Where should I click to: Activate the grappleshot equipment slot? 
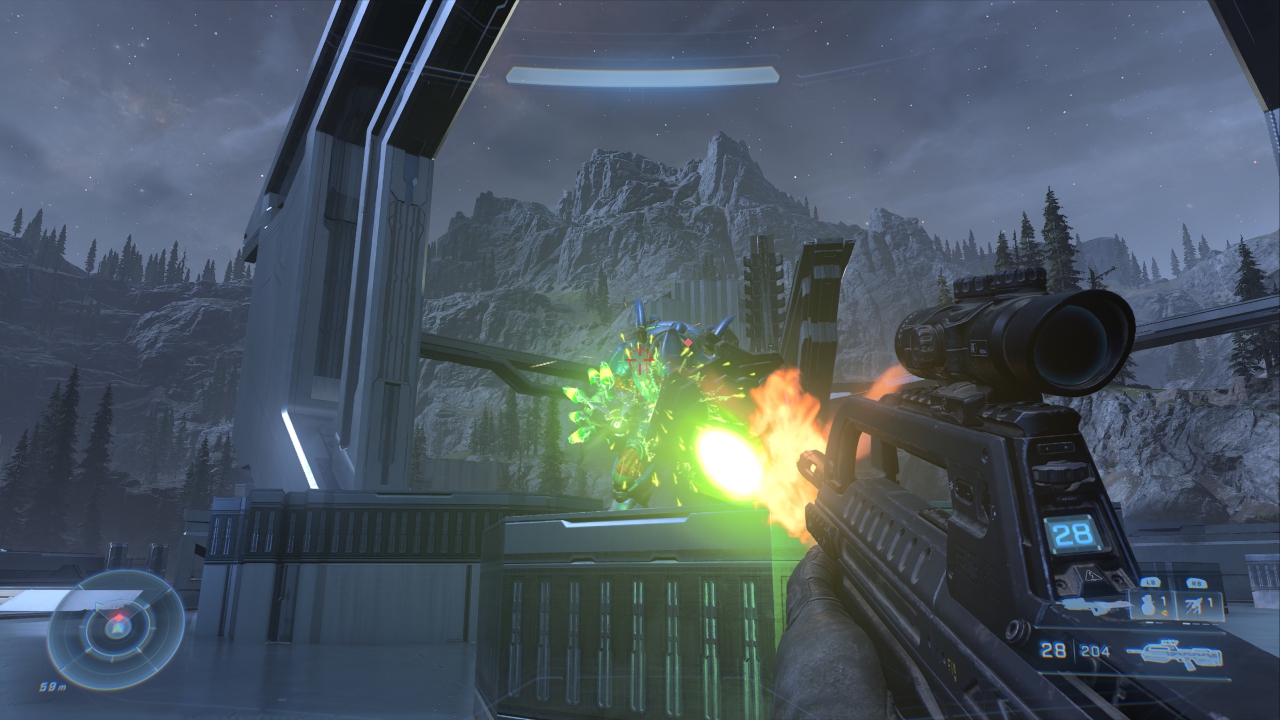[1200, 604]
